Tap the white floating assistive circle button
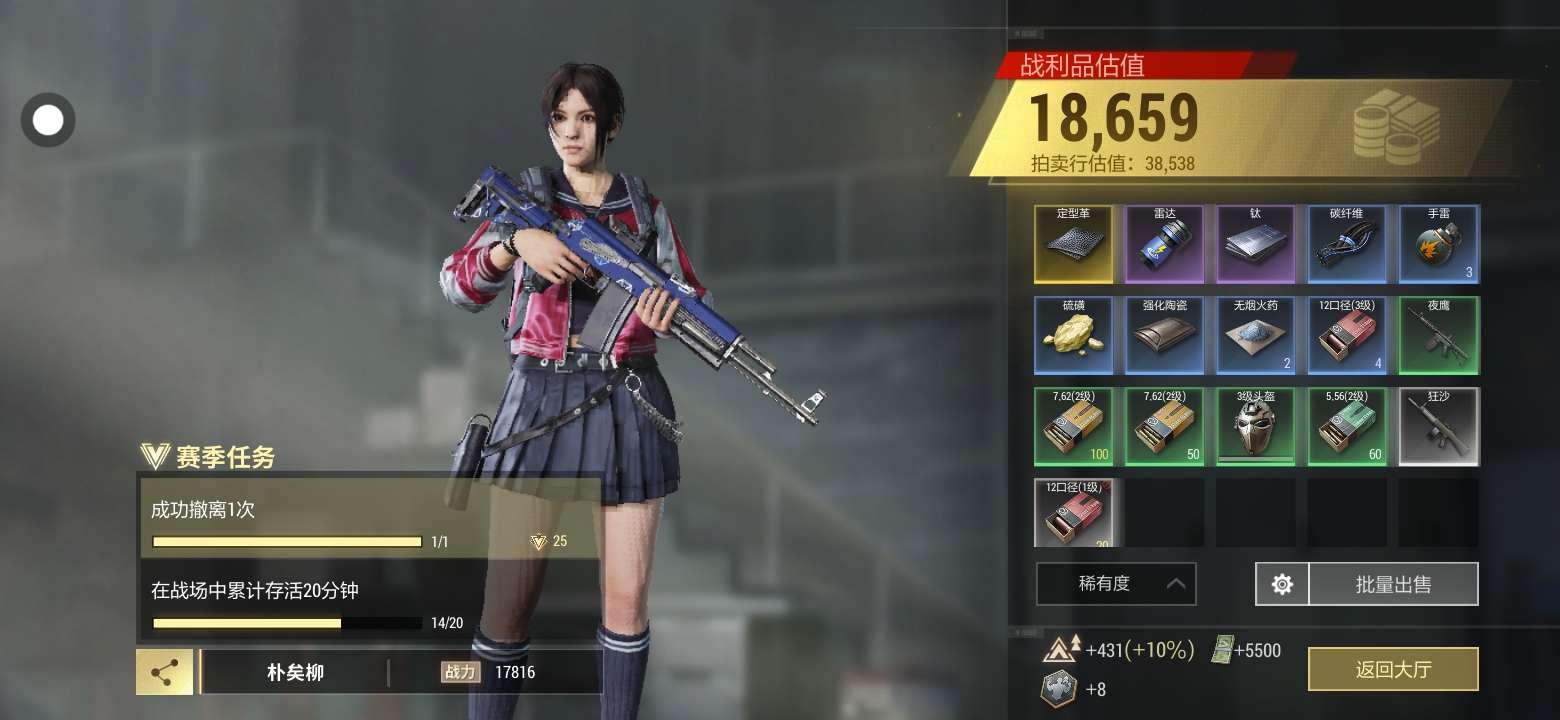 [48, 120]
